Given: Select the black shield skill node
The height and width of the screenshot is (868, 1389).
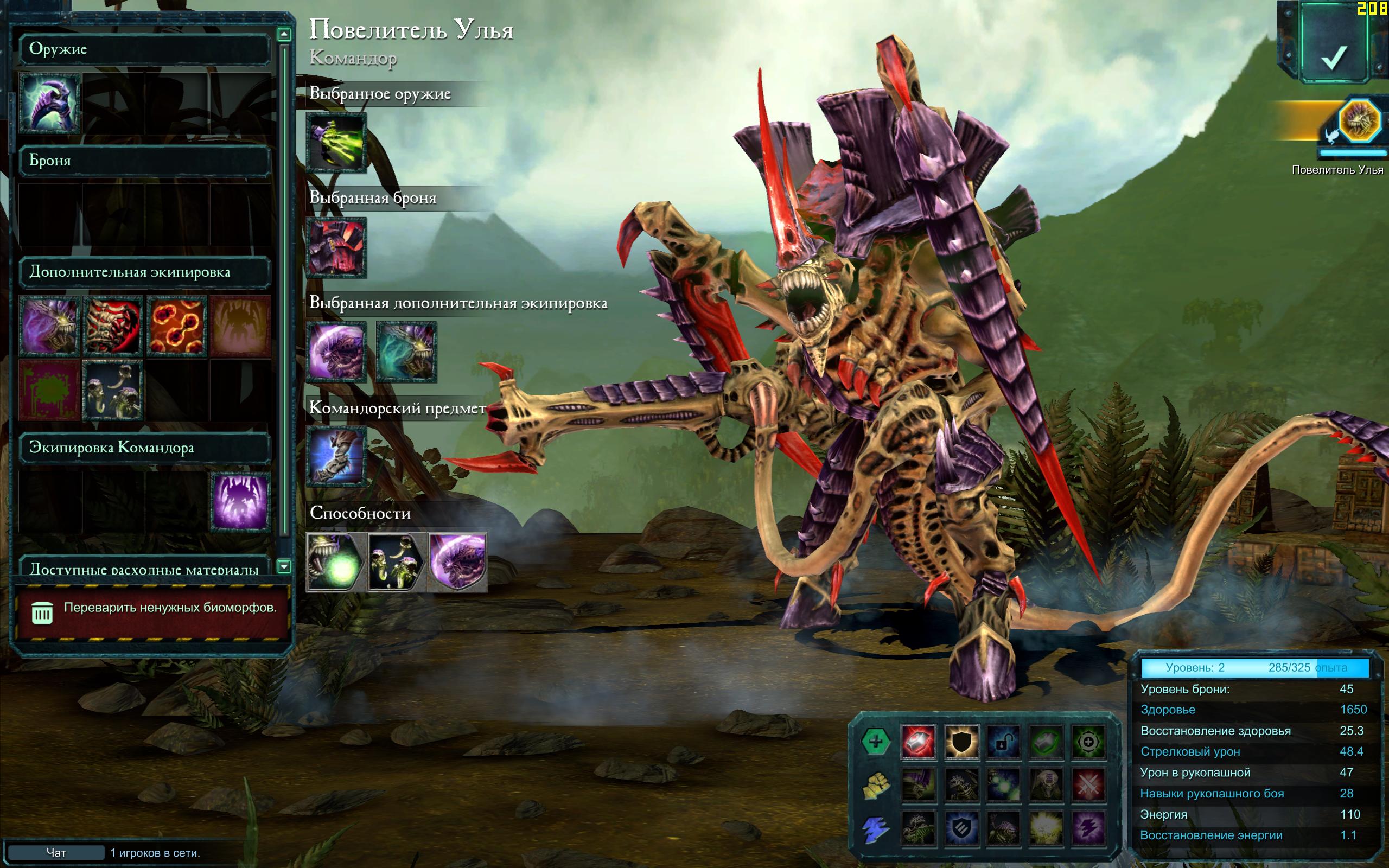Looking at the screenshot, I should pos(961,742).
